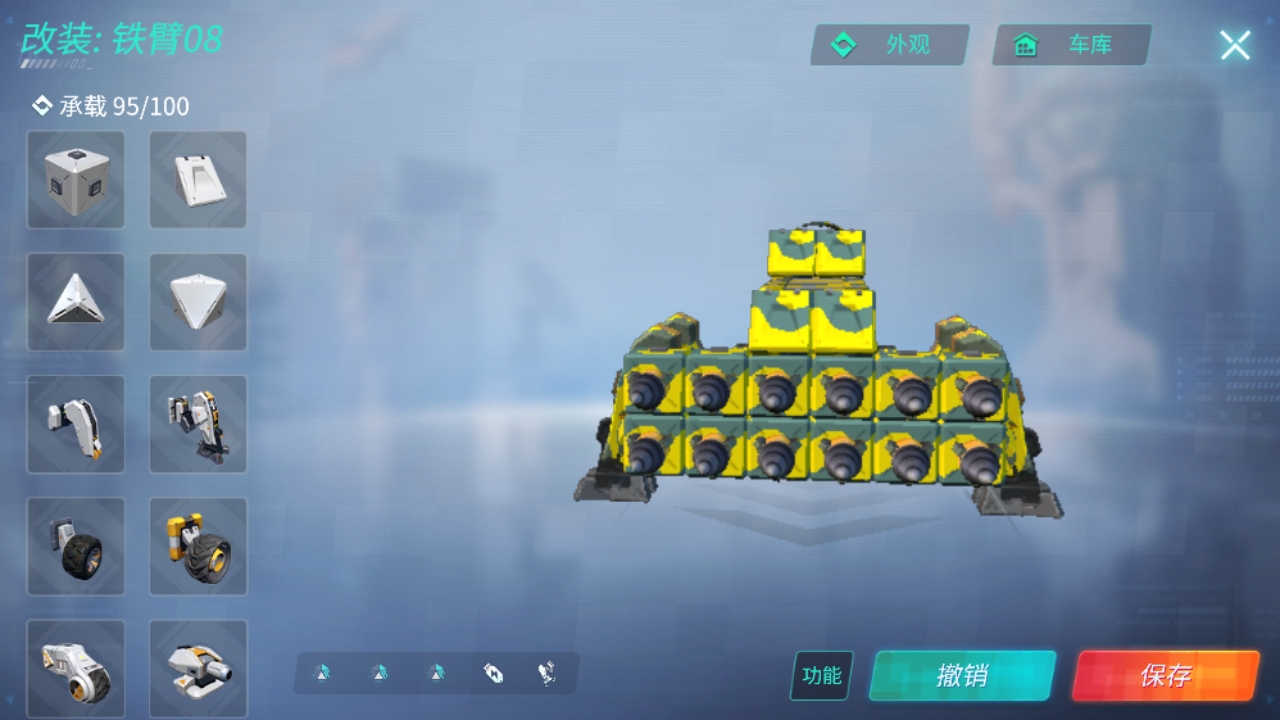The width and height of the screenshot is (1280, 720).
Task: Select the roller drill part thumbnail
Action: [76, 667]
